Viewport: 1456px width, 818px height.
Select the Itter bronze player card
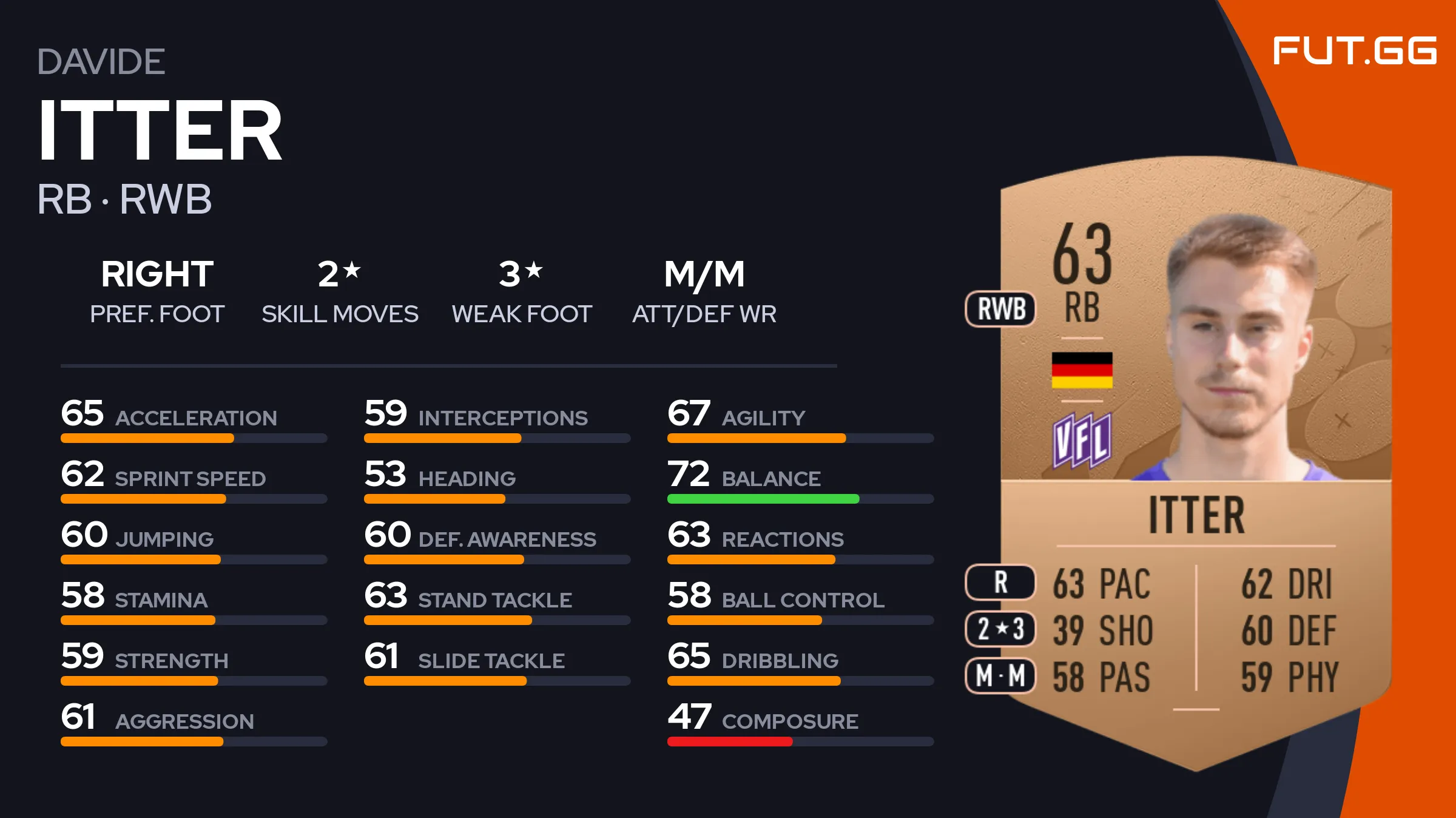(x=1195, y=461)
